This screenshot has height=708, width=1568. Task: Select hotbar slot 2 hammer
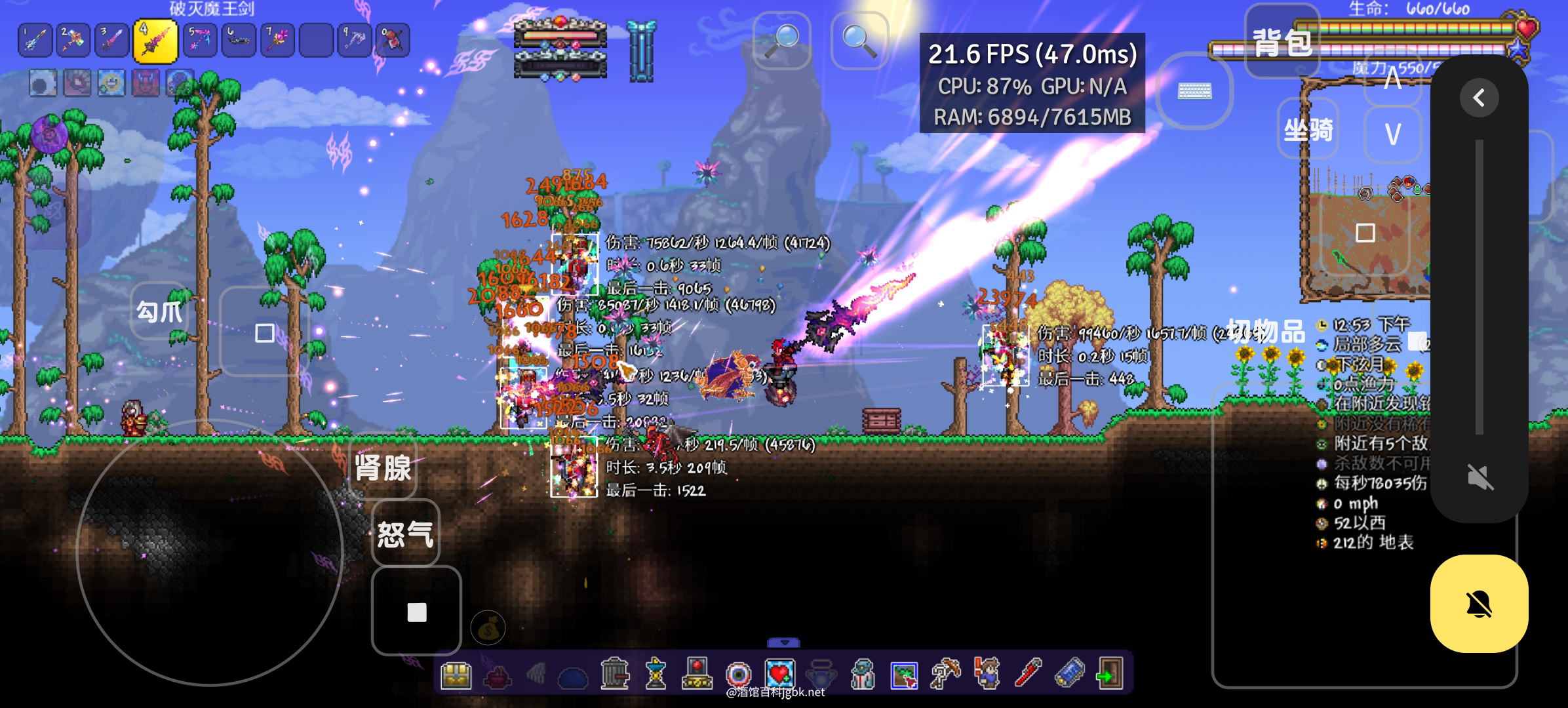(x=73, y=41)
